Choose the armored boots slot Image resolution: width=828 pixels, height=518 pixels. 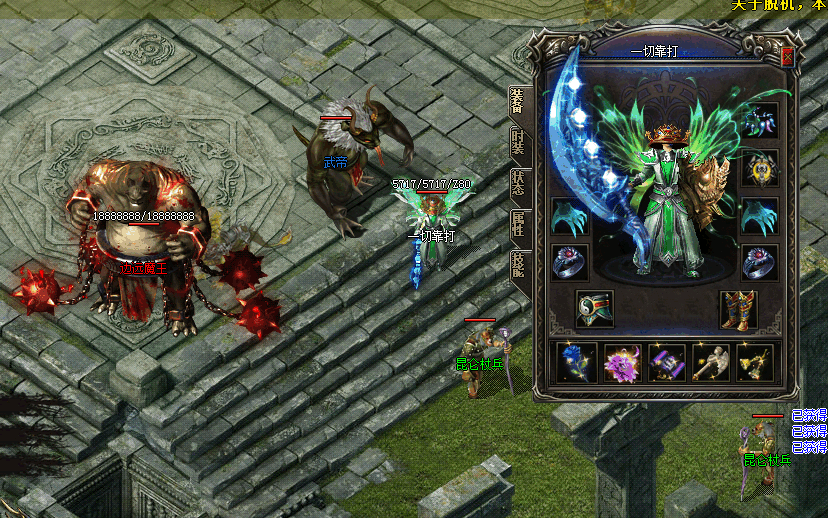click(738, 309)
